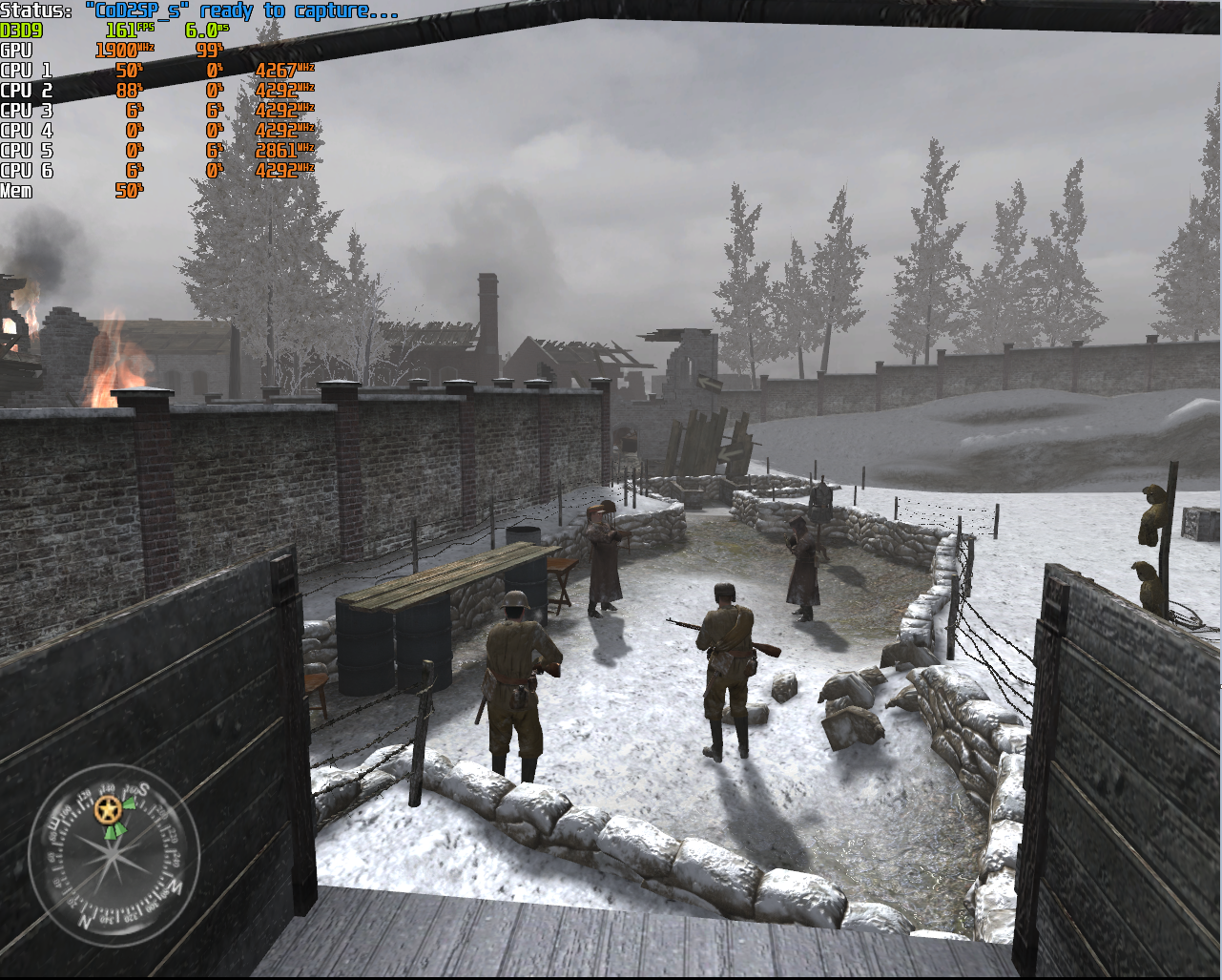The image size is (1222, 980).
Task: Click the E marker on the compass dial
Action: [x=53, y=822]
